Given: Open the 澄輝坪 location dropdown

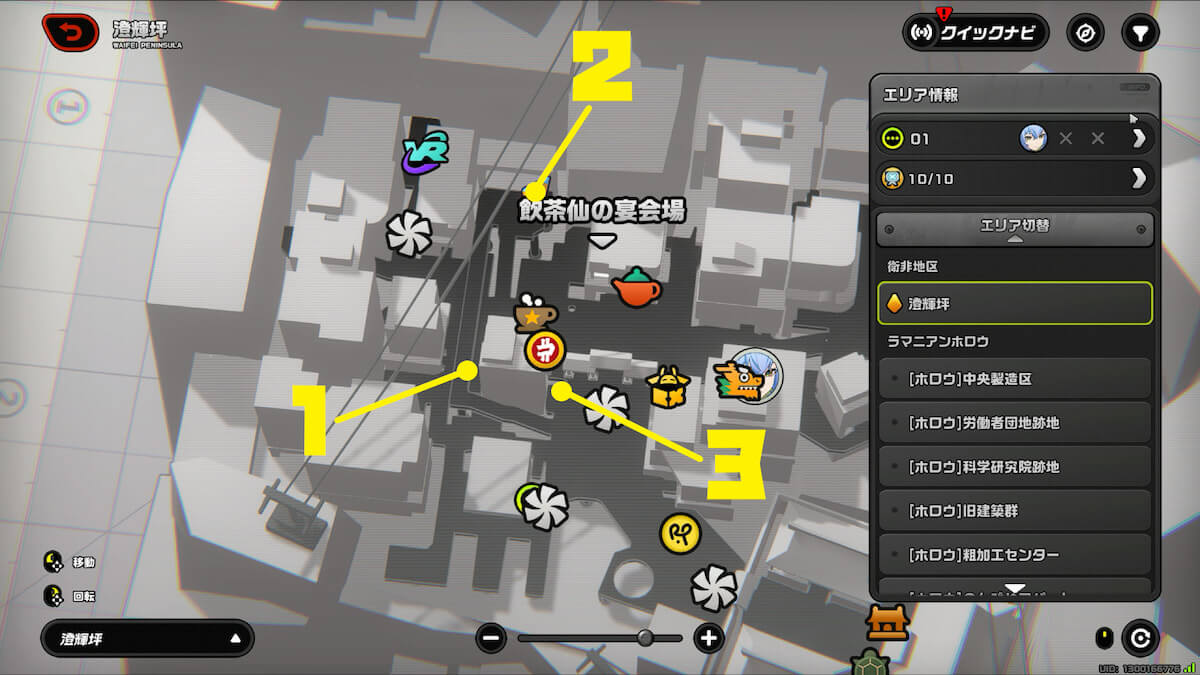Looking at the screenshot, I should coord(147,638).
